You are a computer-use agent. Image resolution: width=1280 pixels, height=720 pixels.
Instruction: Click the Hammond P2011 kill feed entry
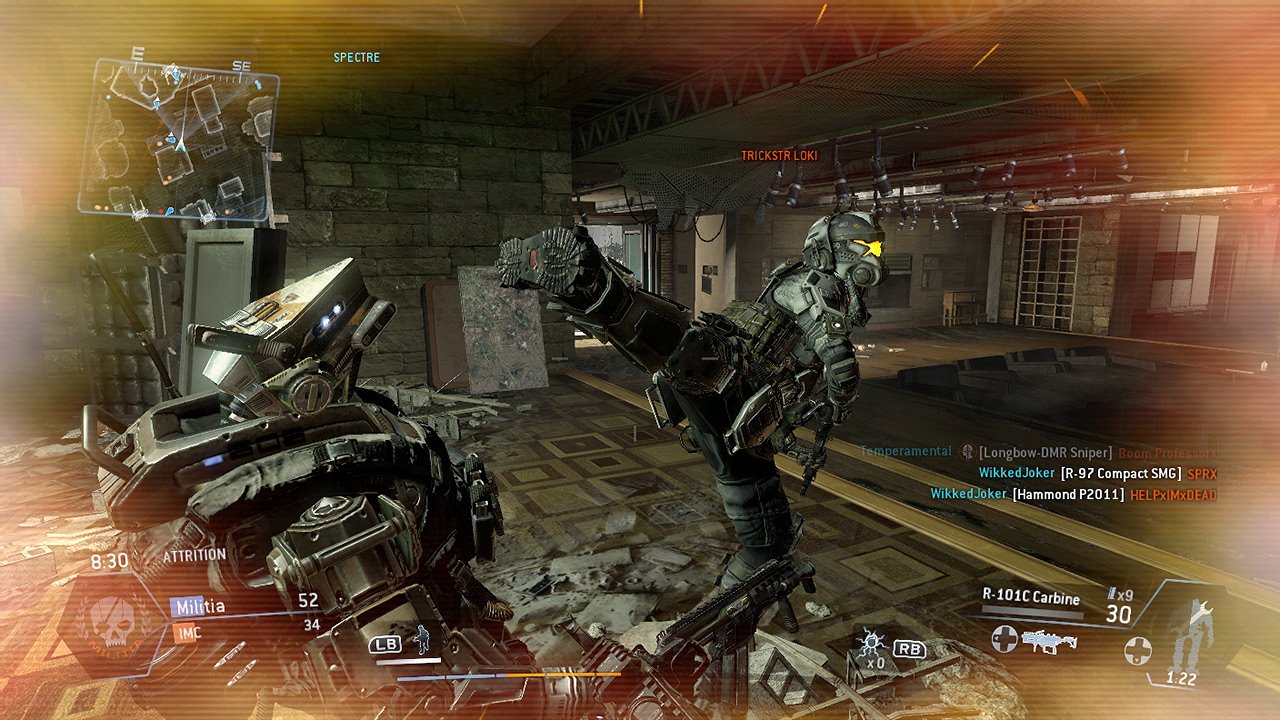[x=1069, y=494]
